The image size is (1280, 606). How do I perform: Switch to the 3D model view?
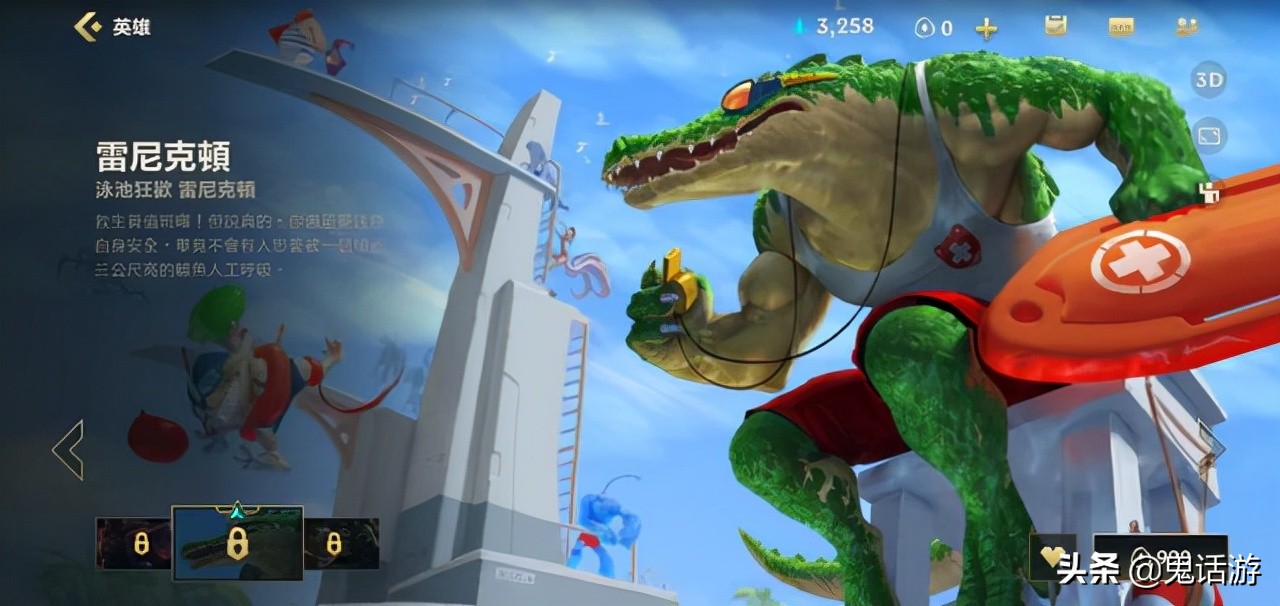[x=1209, y=80]
